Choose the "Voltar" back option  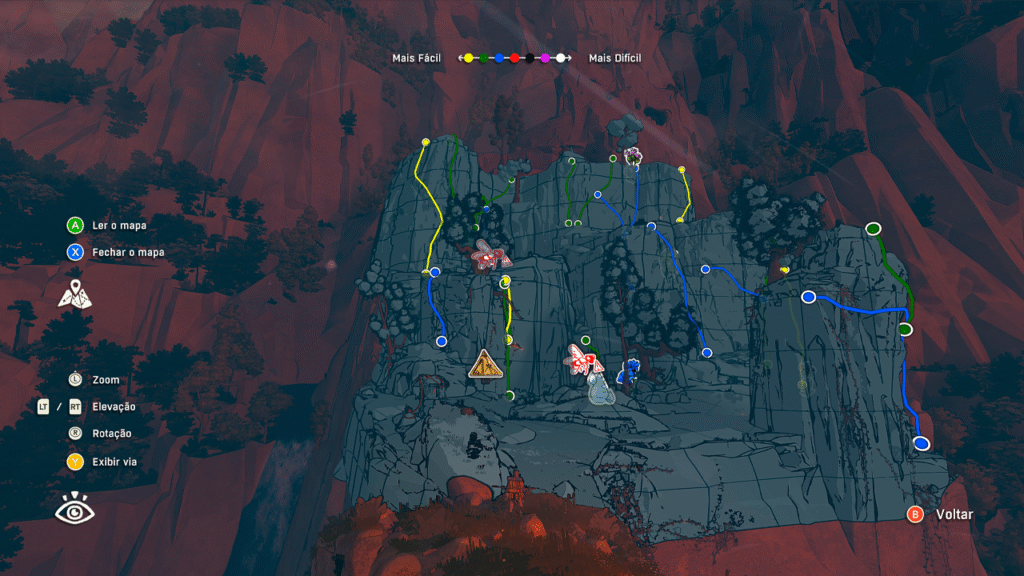pyautogui.click(x=953, y=514)
